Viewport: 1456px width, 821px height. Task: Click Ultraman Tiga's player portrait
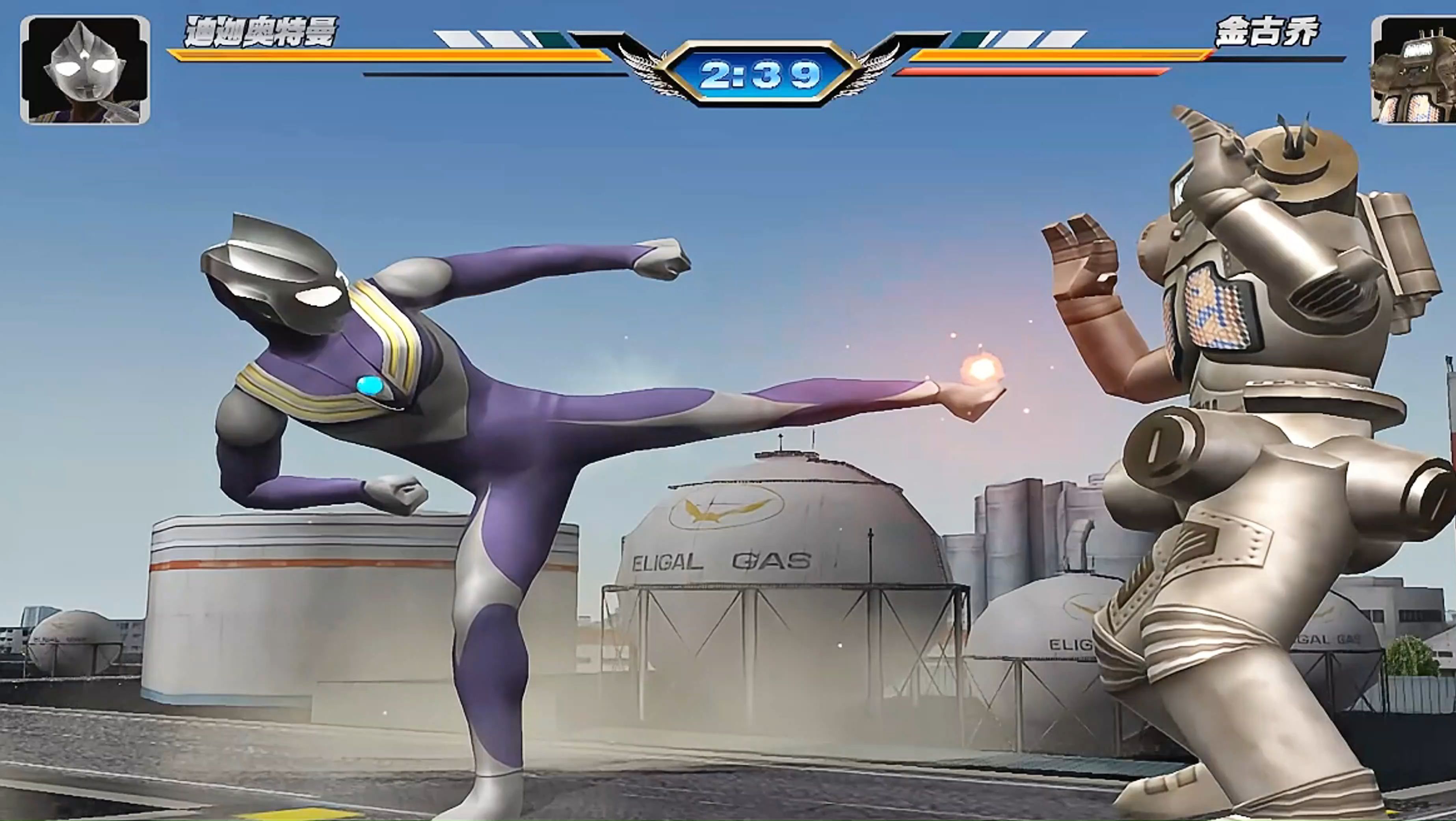pos(85,70)
